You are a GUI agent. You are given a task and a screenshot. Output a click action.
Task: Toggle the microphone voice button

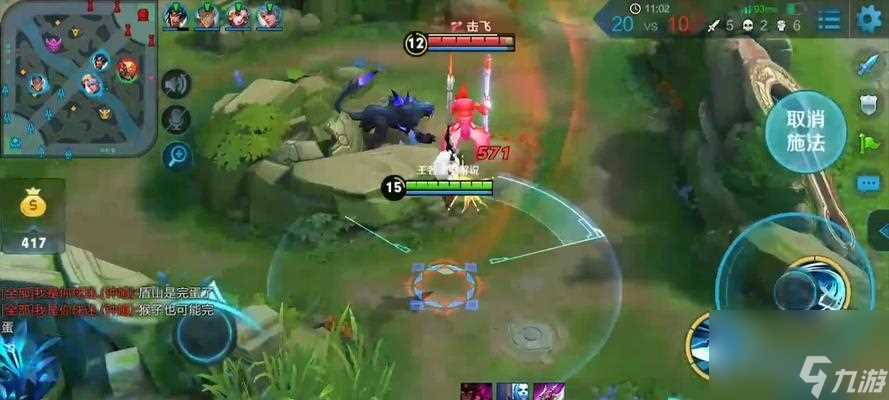pos(177,119)
